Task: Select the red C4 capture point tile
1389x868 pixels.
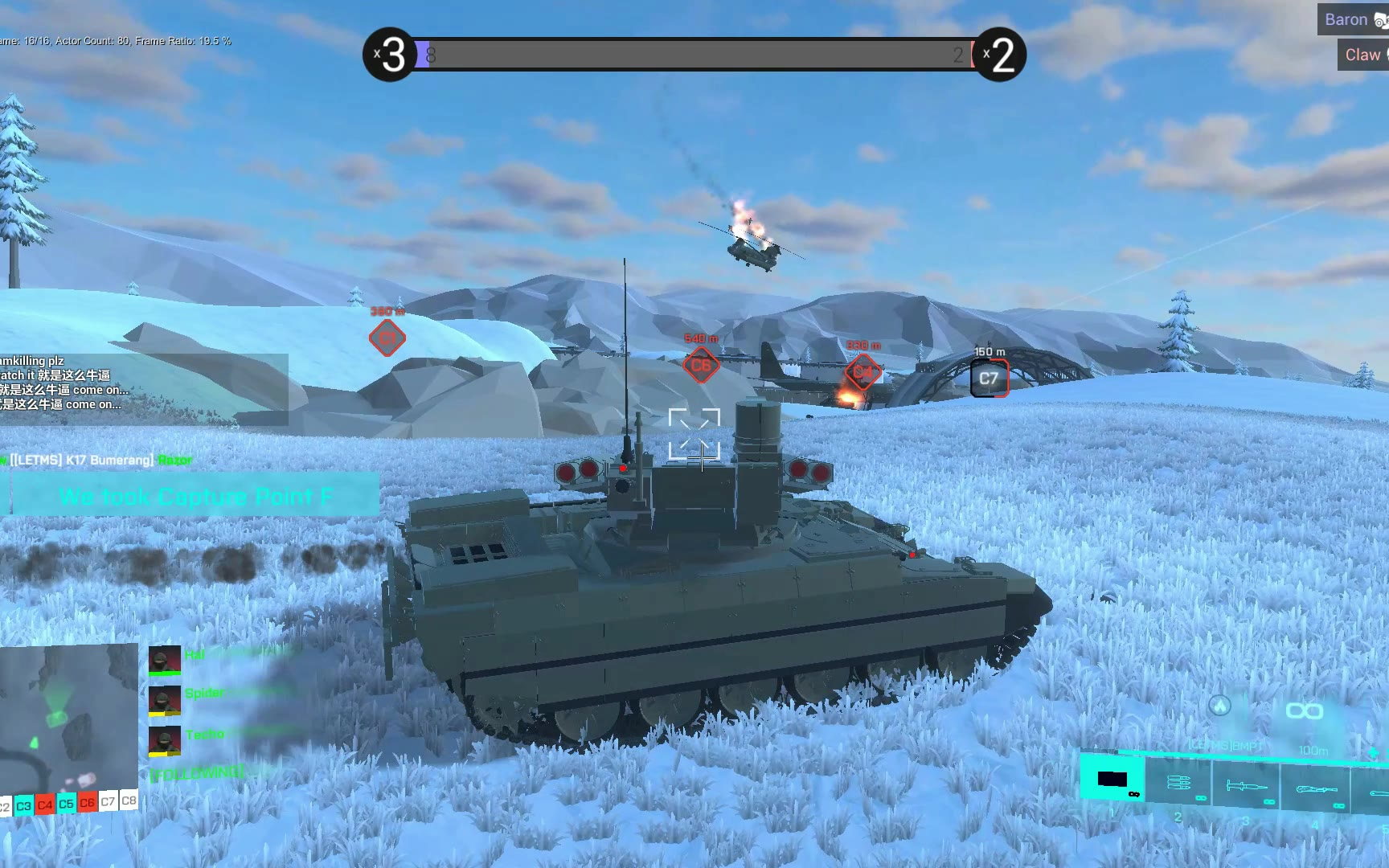Action: (x=45, y=805)
